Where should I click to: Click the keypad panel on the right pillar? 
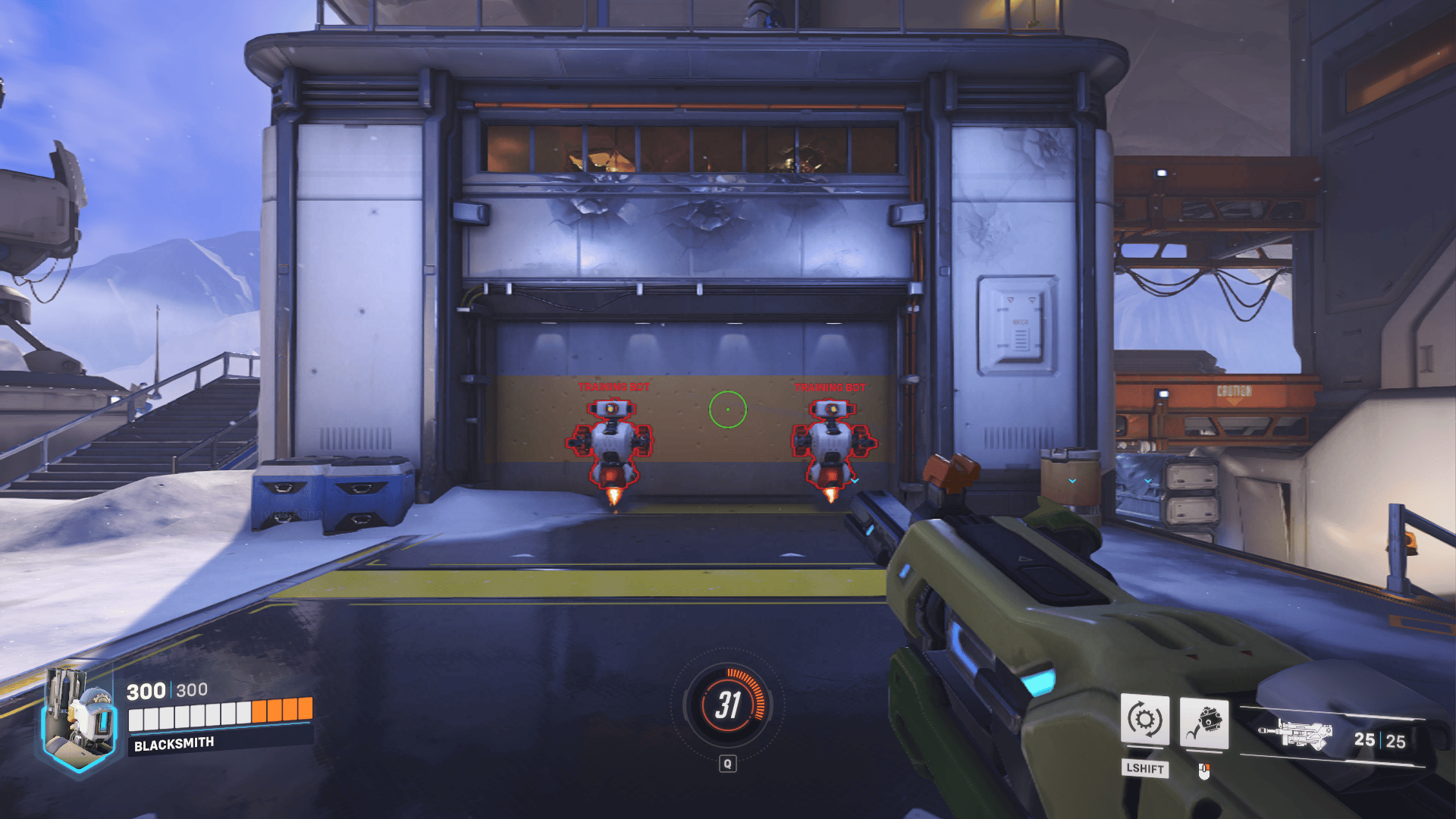[x=1016, y=325]
